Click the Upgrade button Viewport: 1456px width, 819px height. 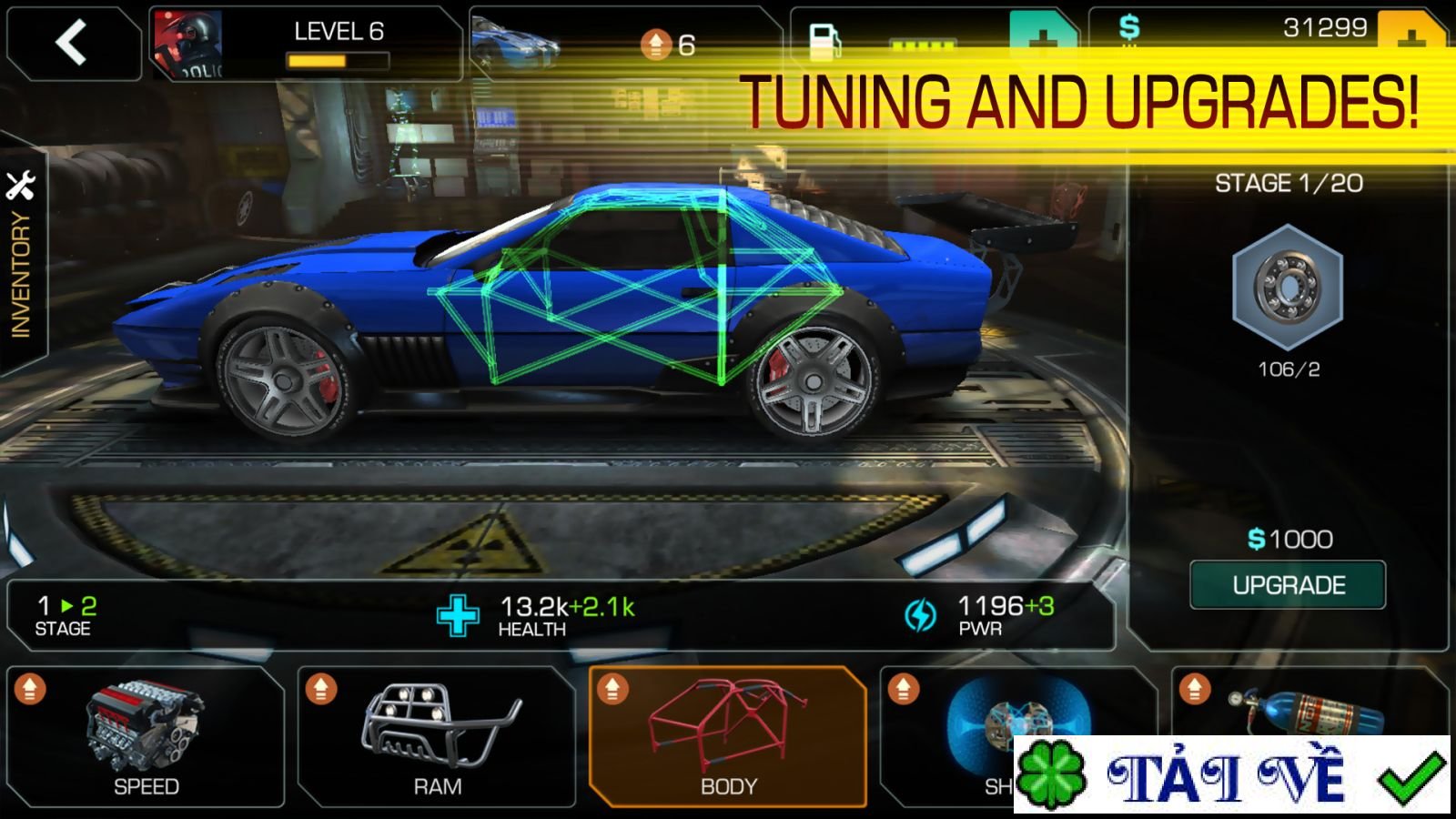pyautogui.click(x=1288, y=585)
